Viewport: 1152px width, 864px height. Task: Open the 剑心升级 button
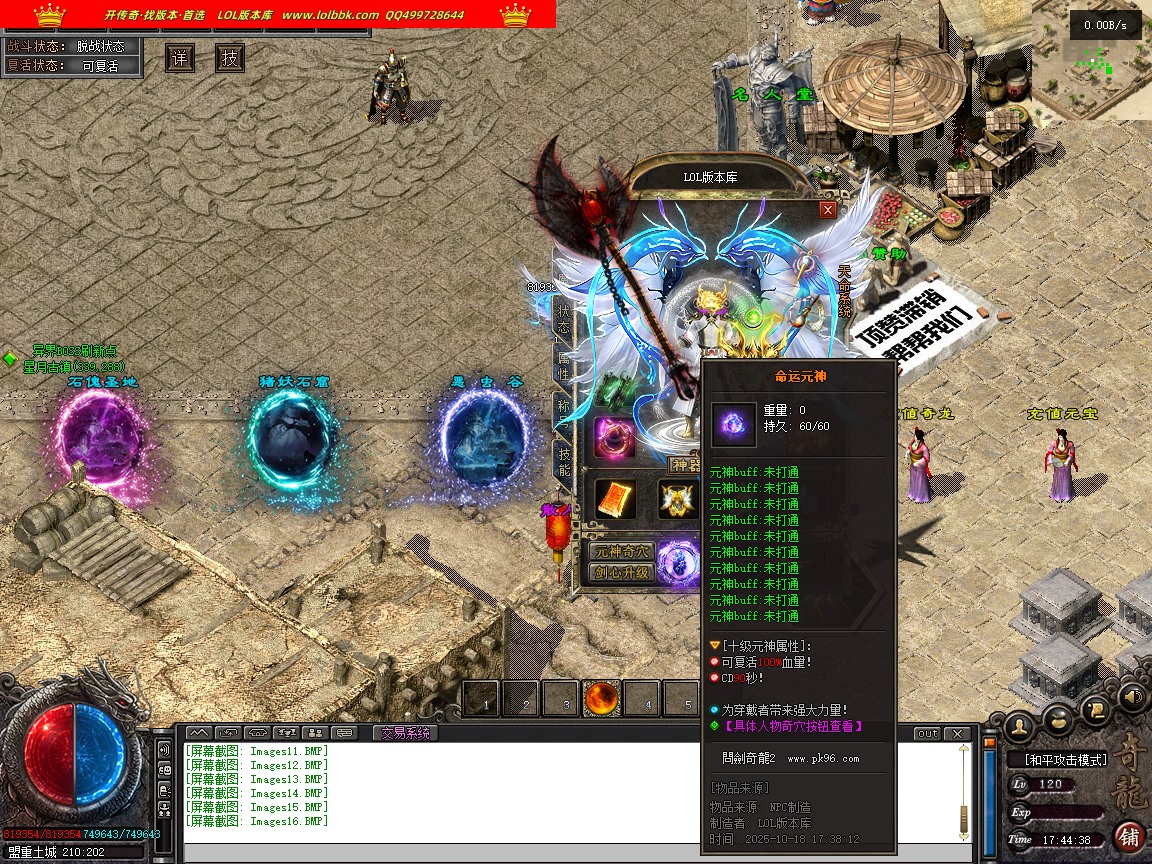coord(621,574)
